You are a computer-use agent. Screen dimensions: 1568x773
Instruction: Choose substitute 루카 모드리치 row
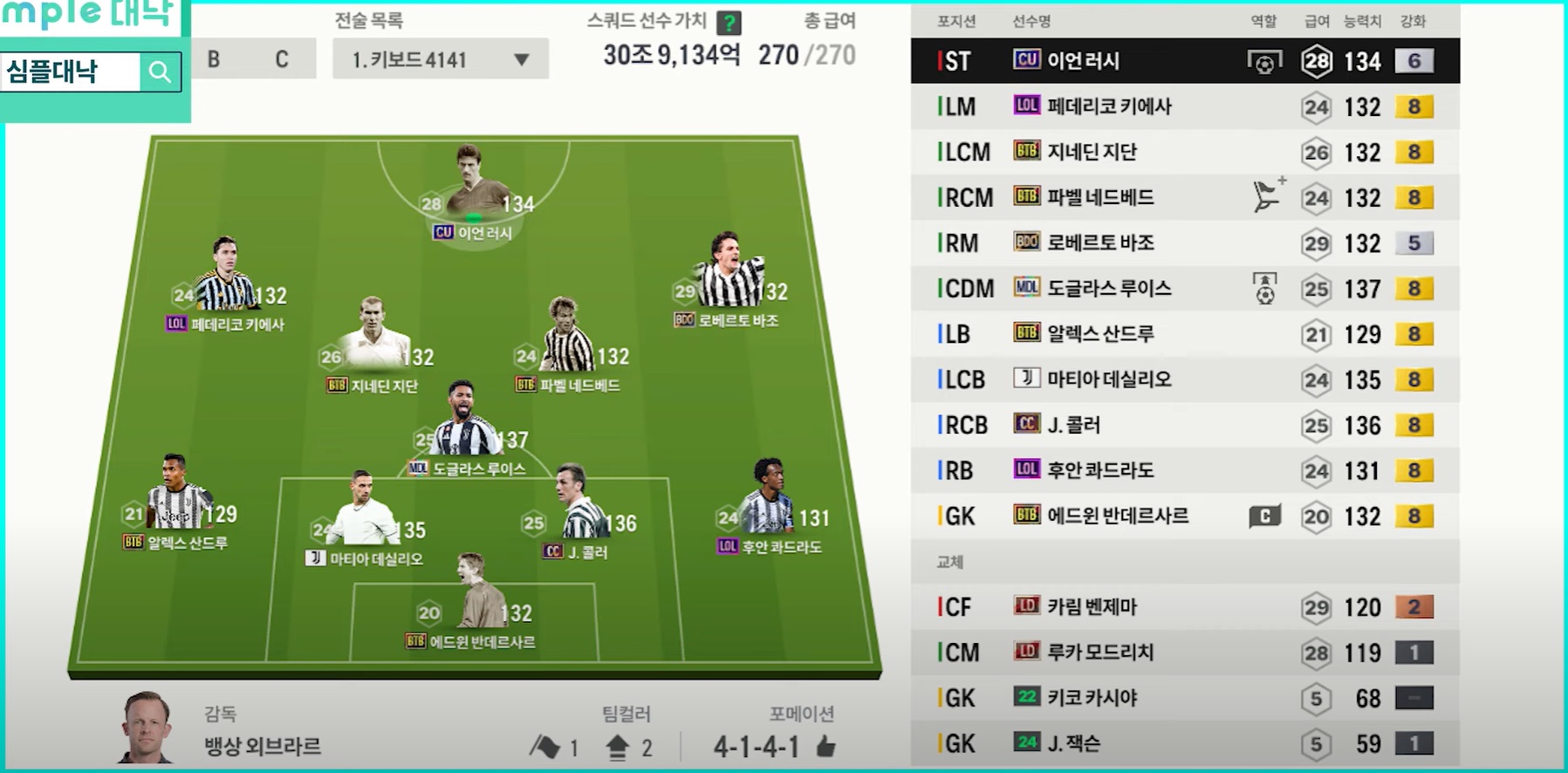click(x=1184, y=653)
